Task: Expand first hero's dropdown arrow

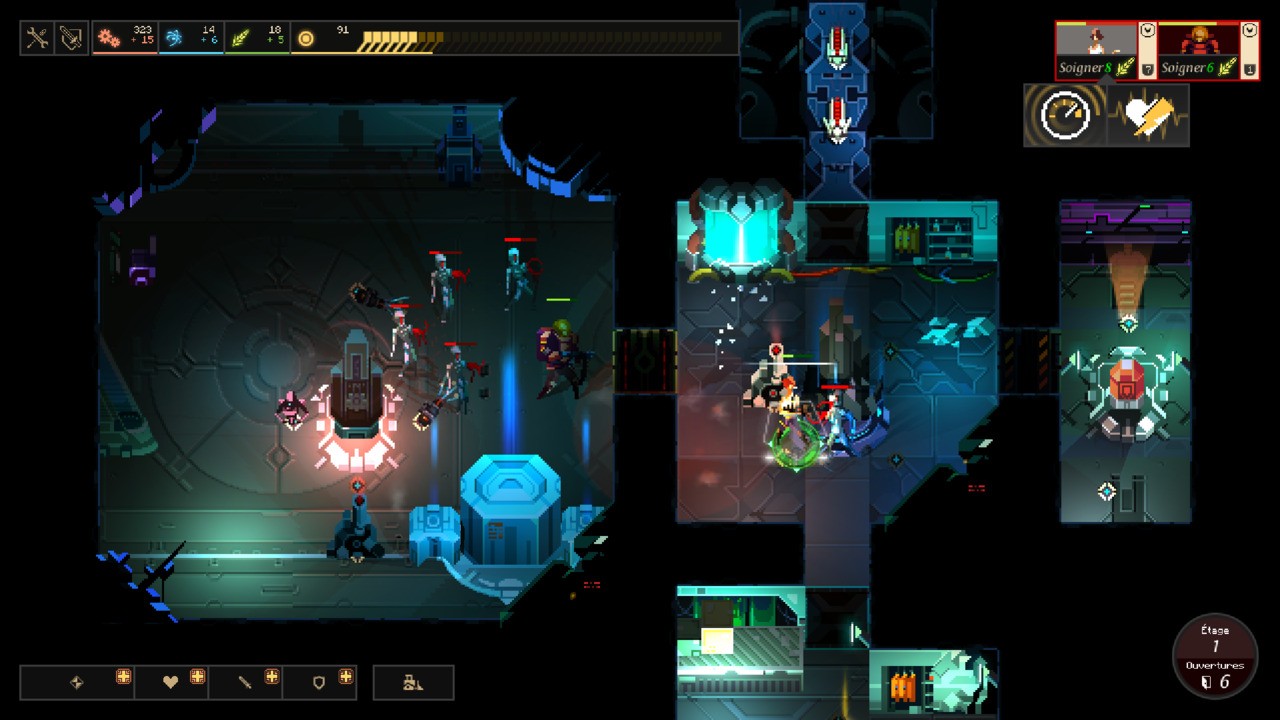Action: point(1148,31)
